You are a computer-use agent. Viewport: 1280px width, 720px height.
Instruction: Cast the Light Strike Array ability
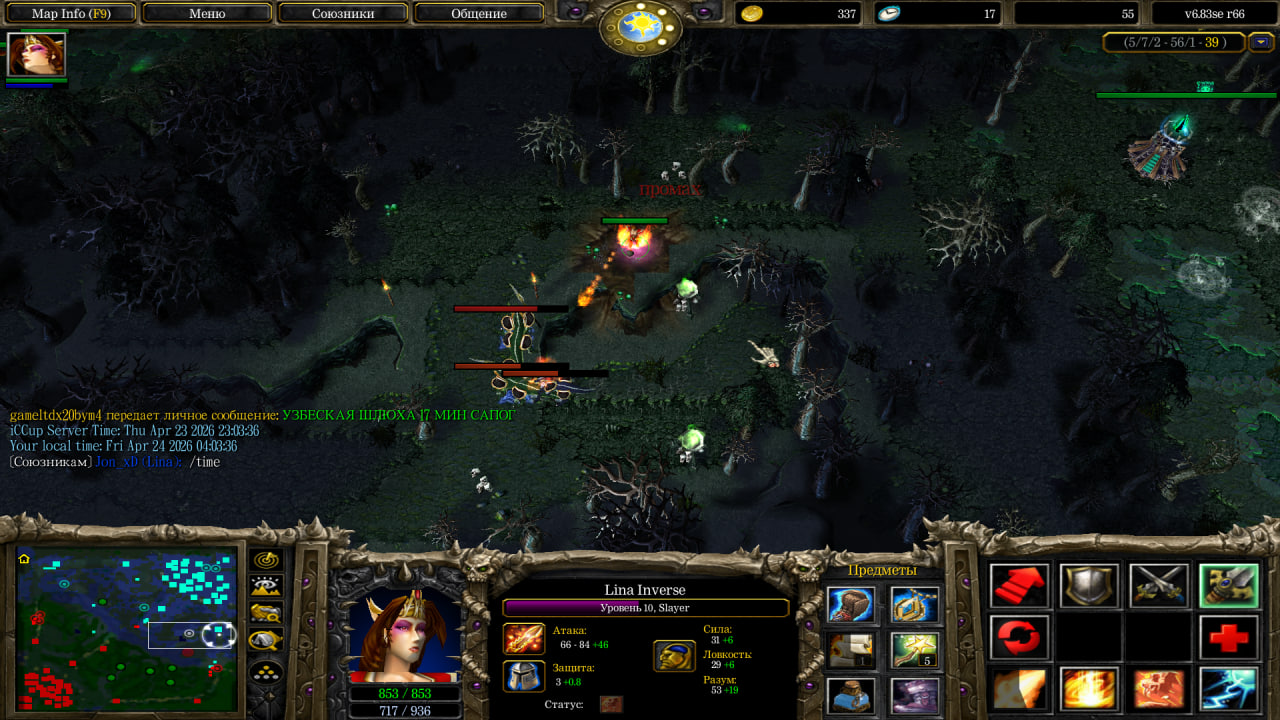tap(1089, 689)
